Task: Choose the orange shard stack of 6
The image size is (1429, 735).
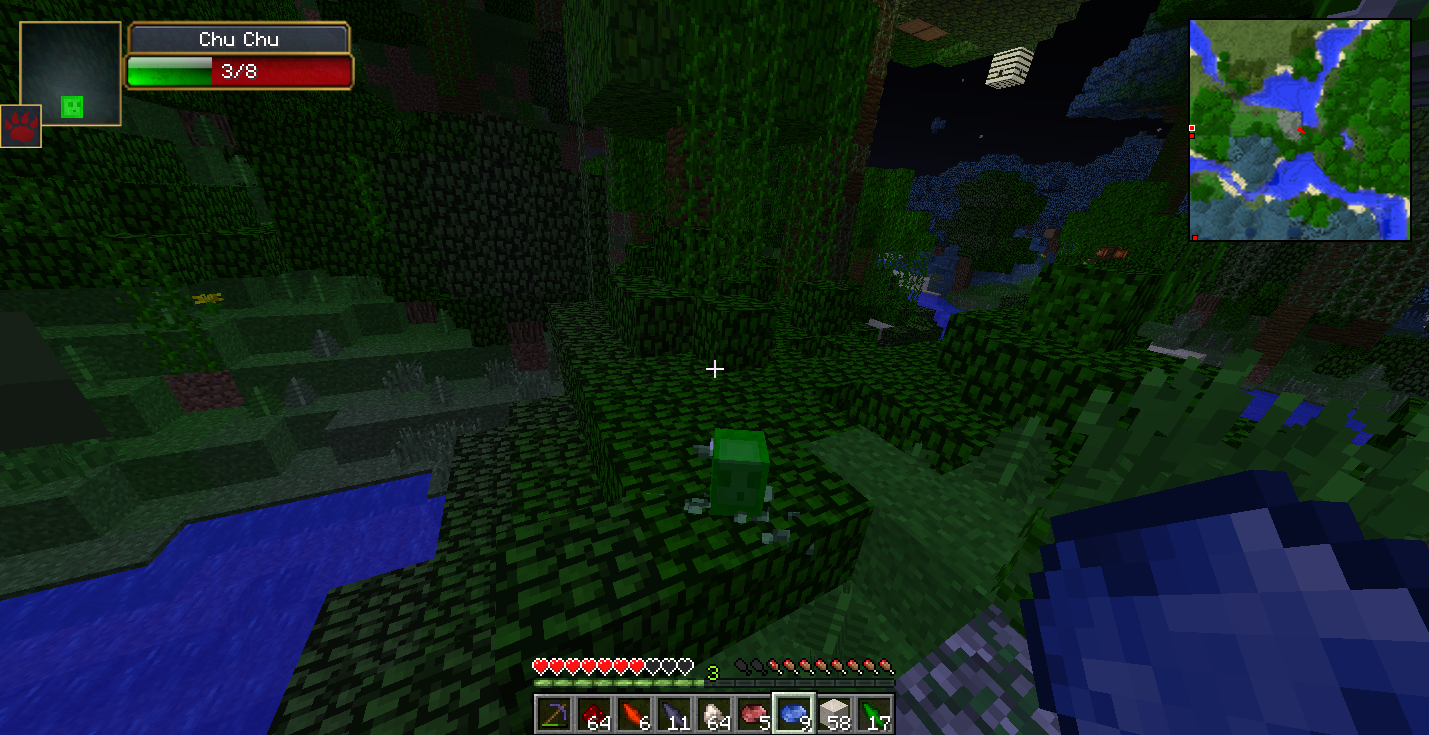Action: tap(634, 714)
